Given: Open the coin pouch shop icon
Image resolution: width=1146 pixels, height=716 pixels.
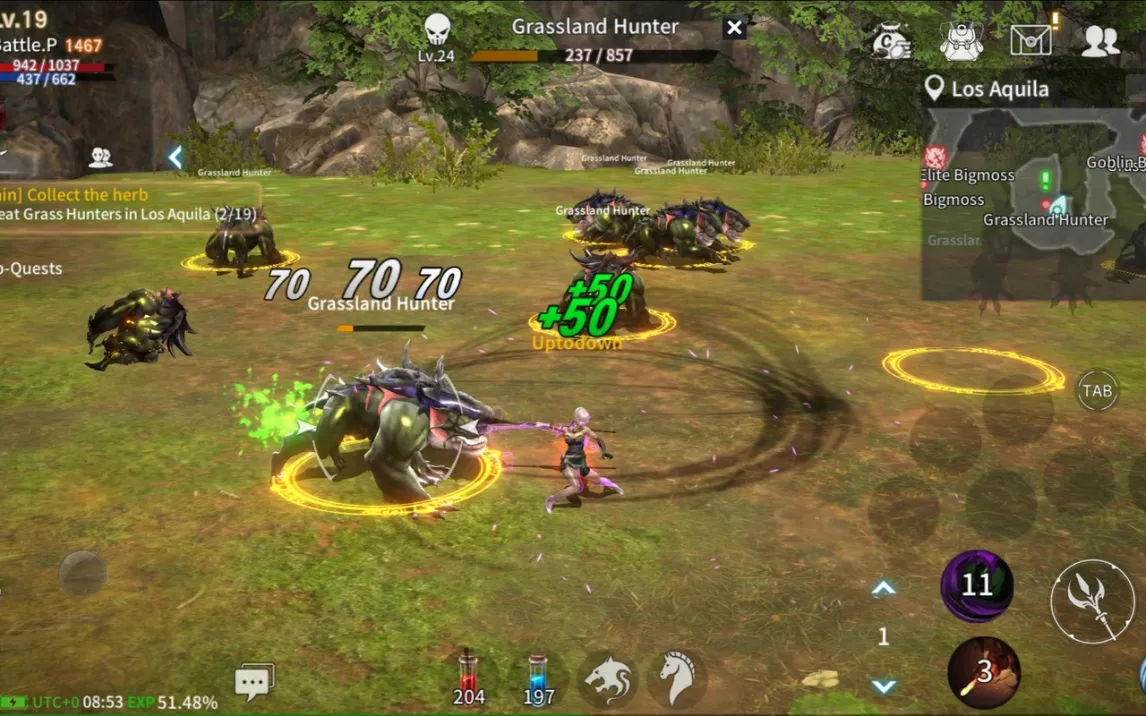Looking at the screenshot, I should [x=890, y=41].
